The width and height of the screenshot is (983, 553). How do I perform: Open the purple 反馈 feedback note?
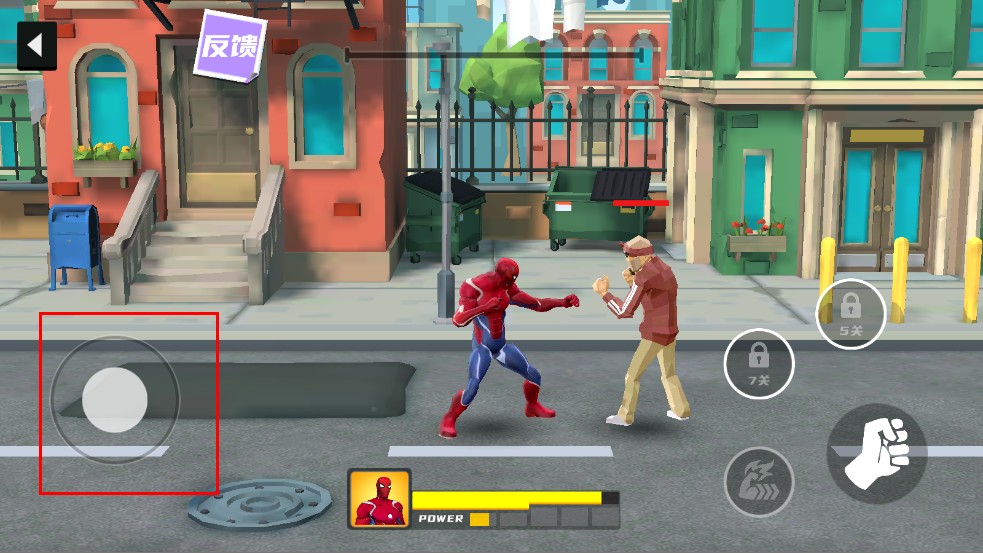pos(230,45)
